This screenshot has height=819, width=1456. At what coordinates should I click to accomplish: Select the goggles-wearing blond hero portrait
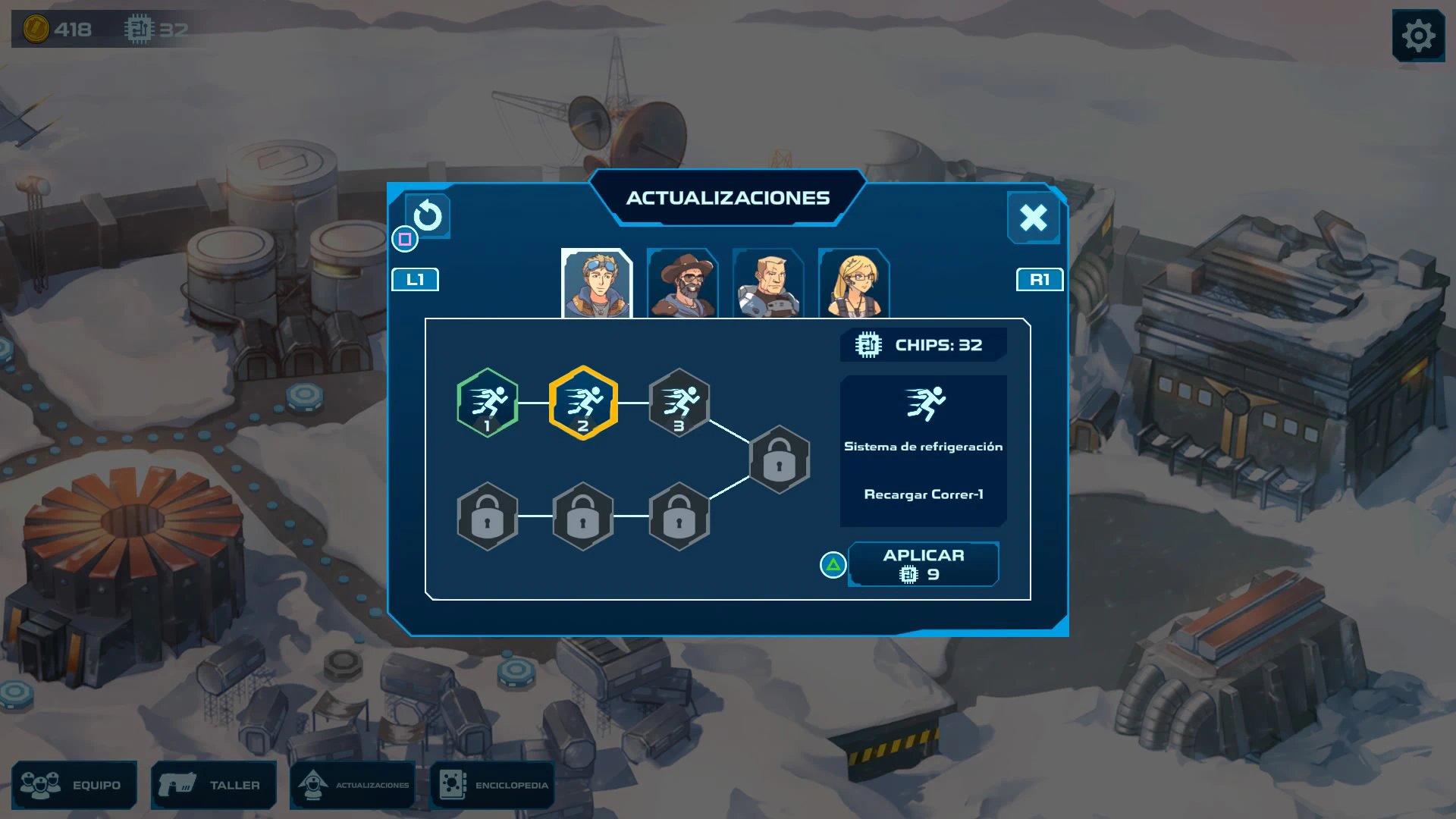pos(597,284)
